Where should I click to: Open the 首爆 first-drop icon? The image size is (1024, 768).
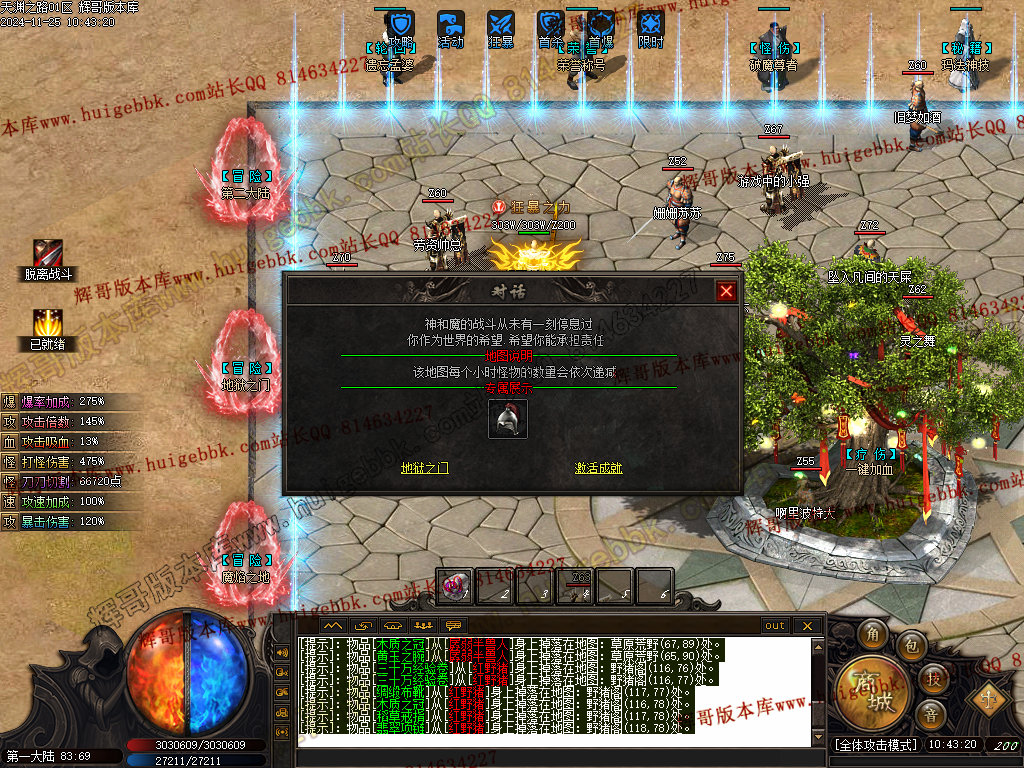click(x=601, y=25)
